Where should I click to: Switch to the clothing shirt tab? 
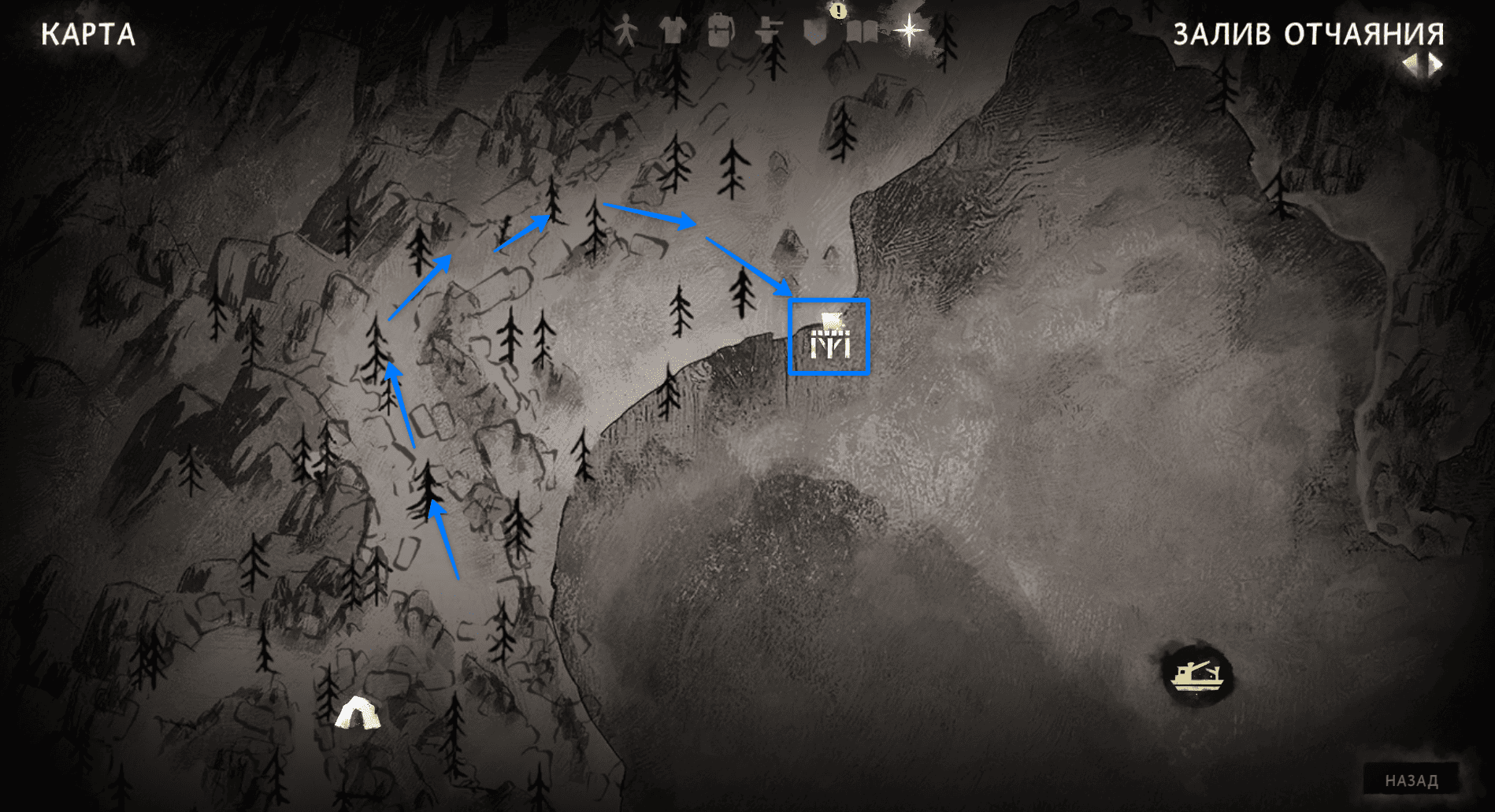click(673, 32)
